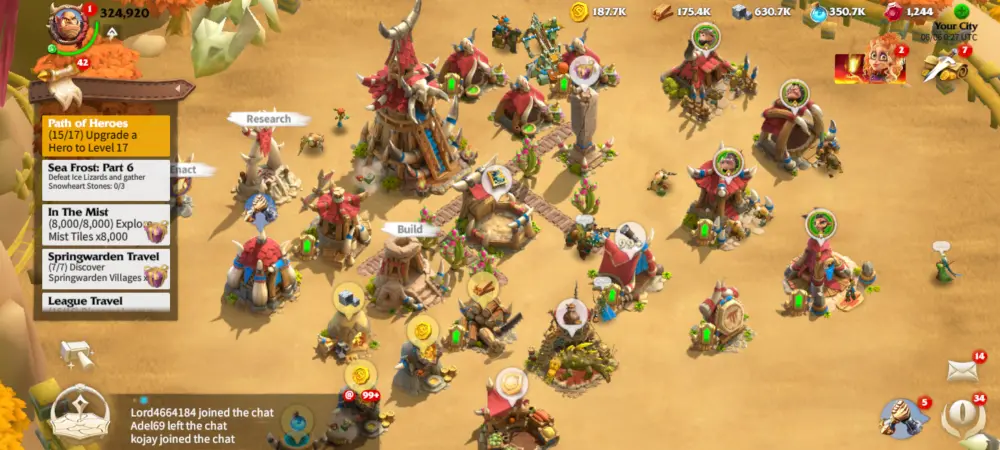Activate the build hammer tool icon
This screenshot has width=1000, height=450.
pos(76,354)
